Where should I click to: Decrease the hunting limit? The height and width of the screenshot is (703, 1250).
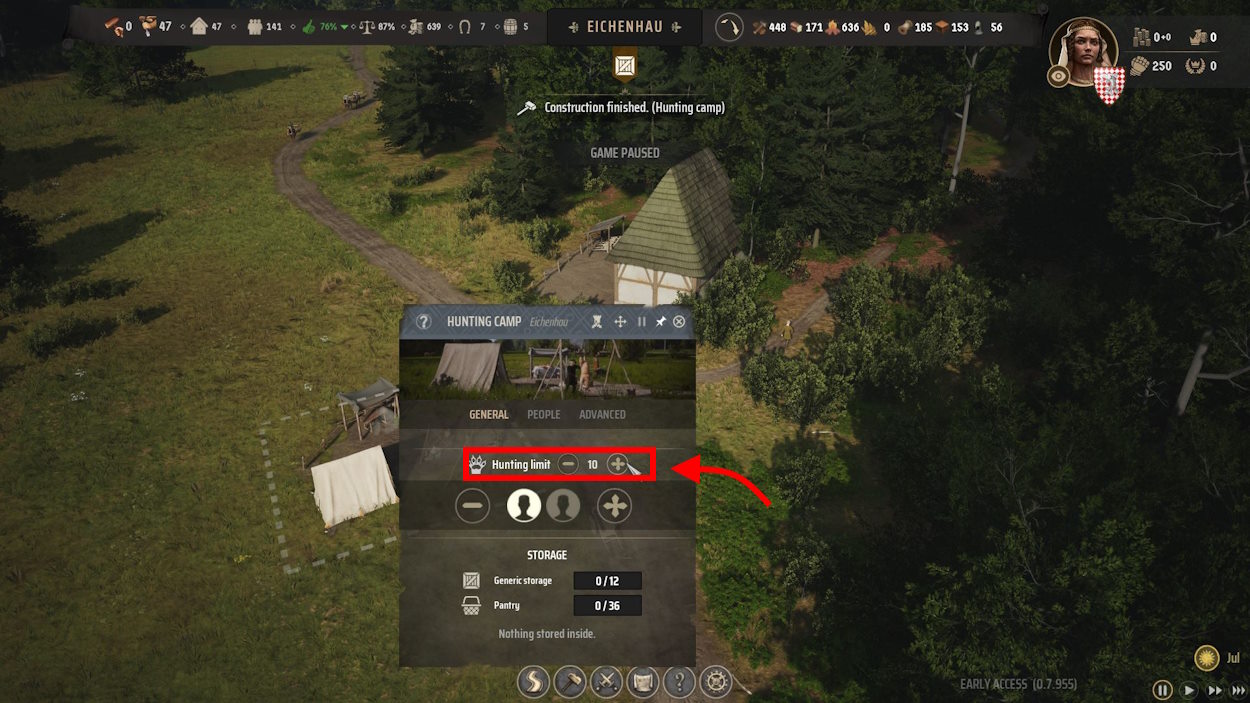pyautogui.click(x=568, y=464)
